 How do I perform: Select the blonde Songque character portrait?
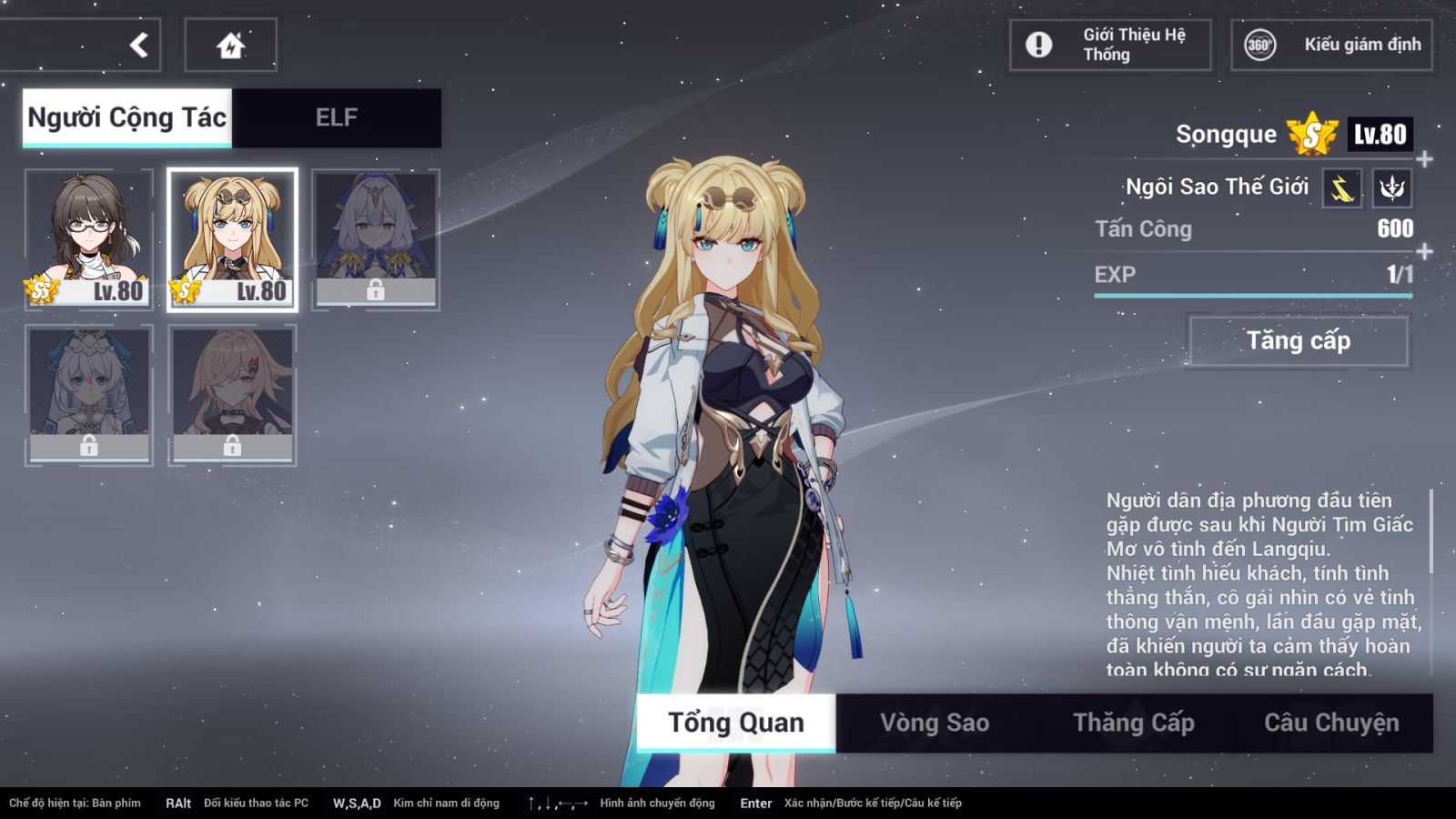tap(232, 238)
